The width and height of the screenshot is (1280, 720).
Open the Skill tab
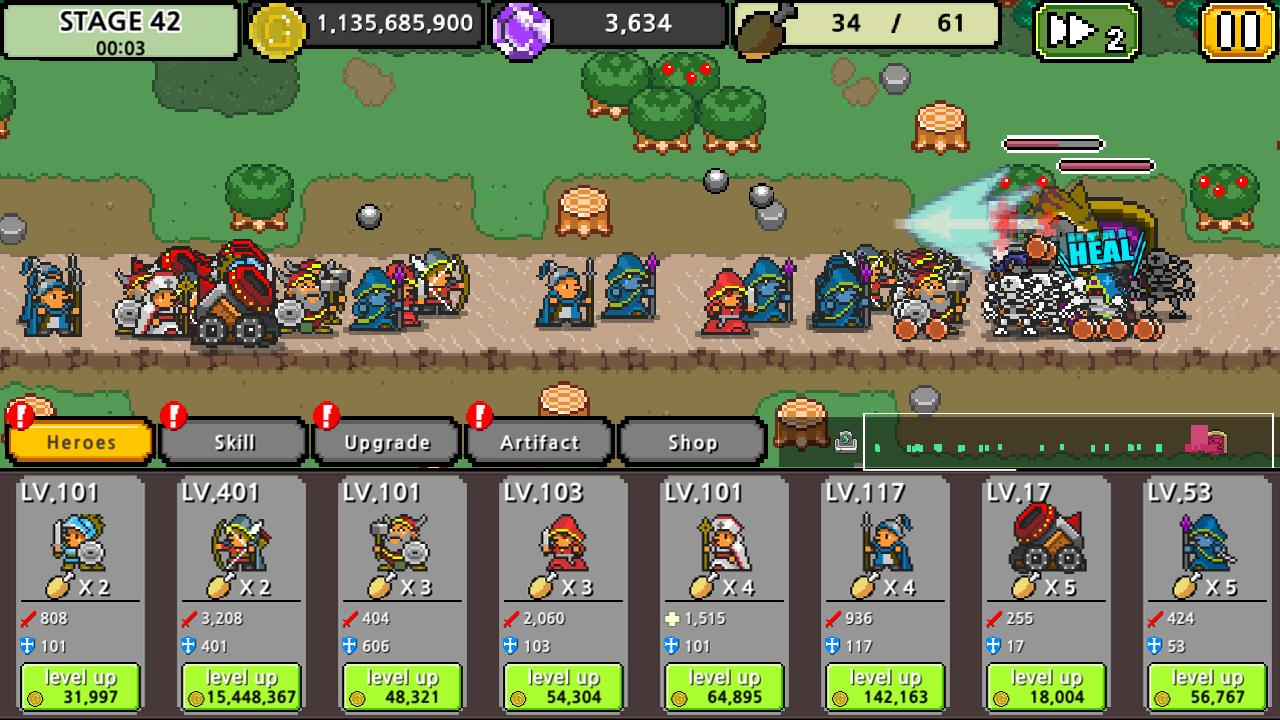(x=234, y=442)
